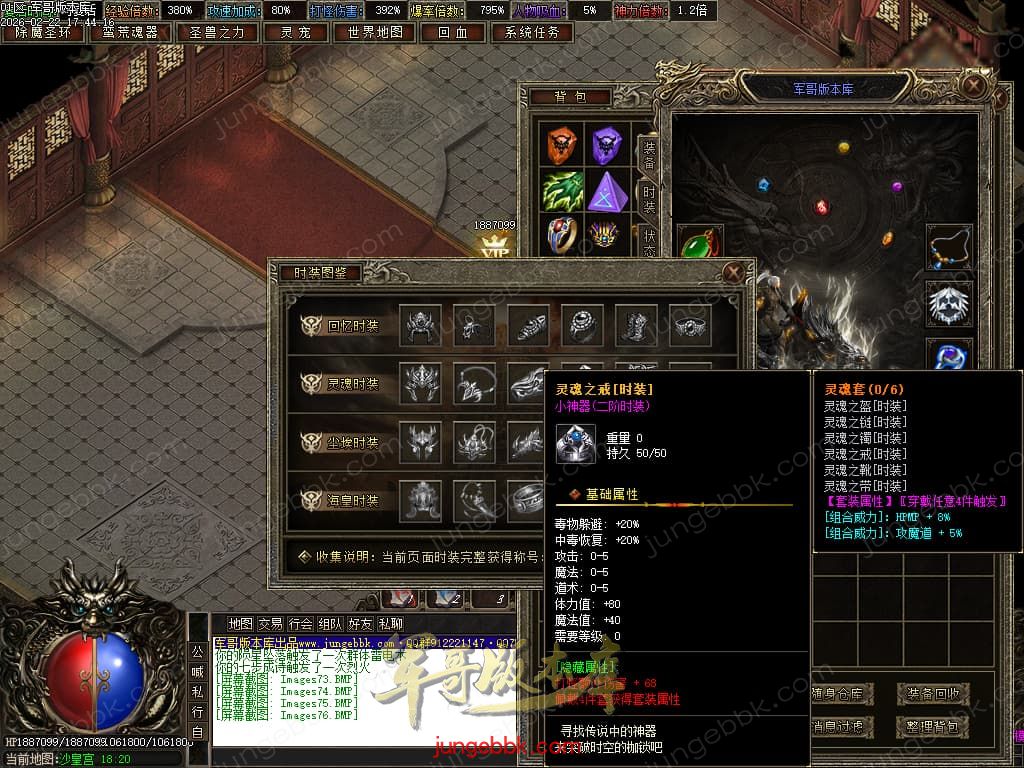The width and height of the screenshot is (1024, 768).
Task: Use the 回血 heal button
Action: click(452, 32)
